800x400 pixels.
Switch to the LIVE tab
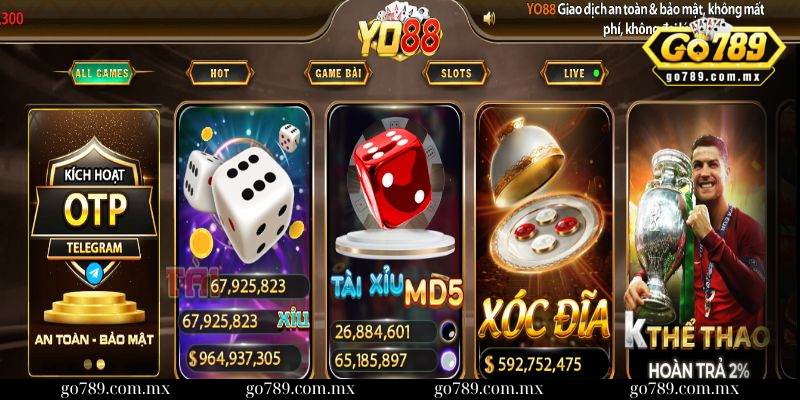tap(574, 73)
